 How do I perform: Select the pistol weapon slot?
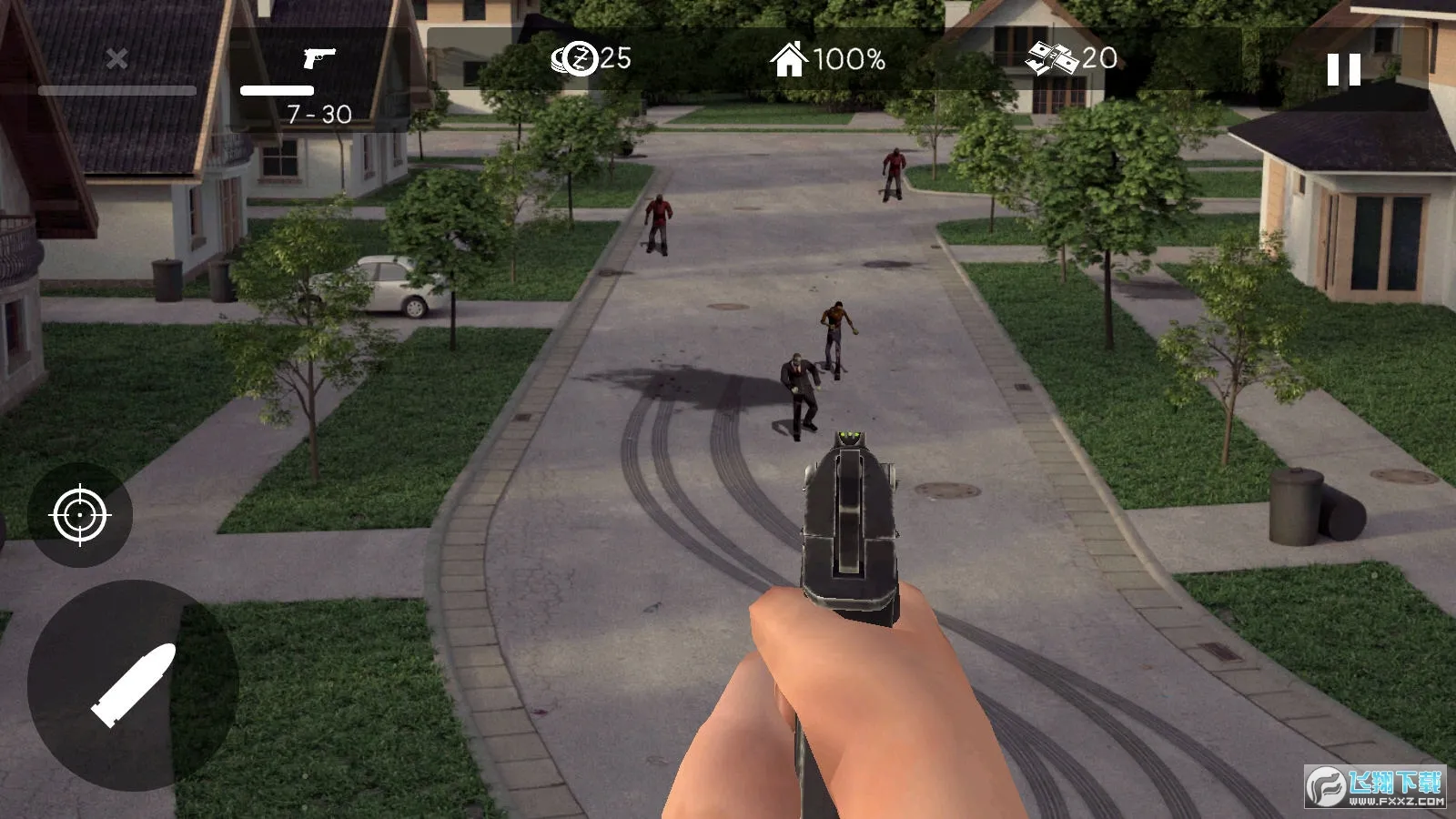click(318, 80)
